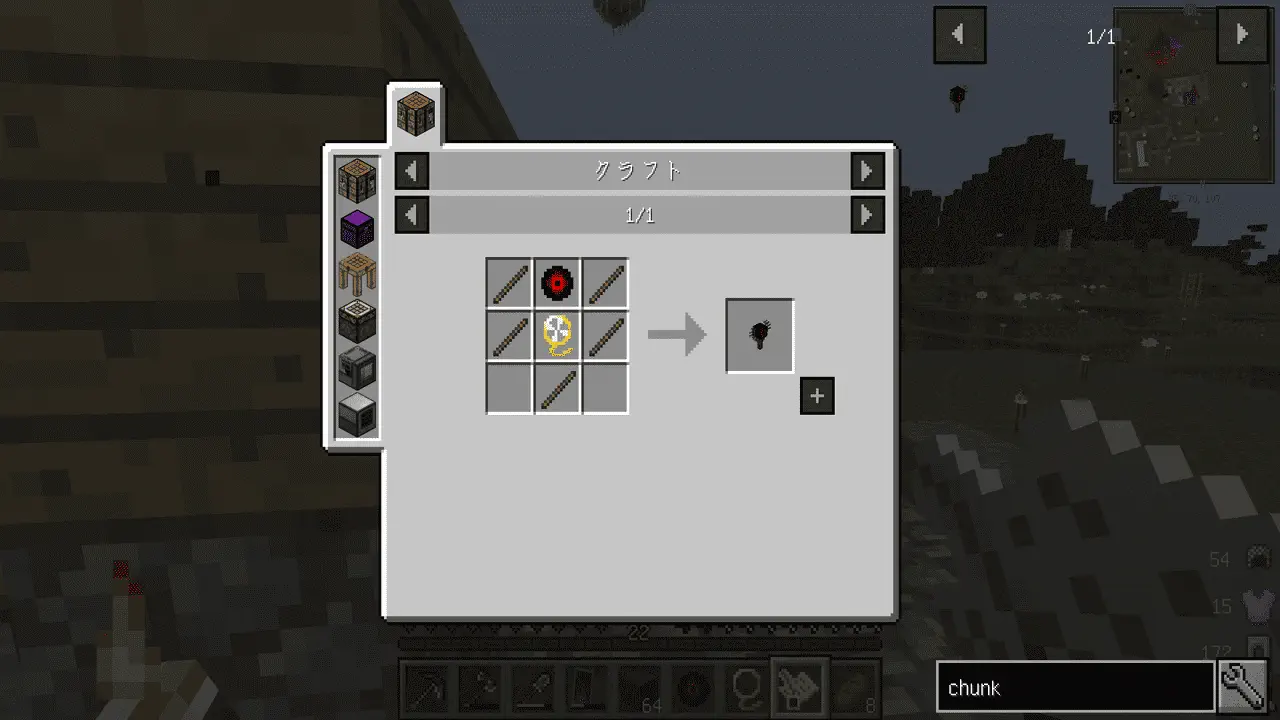Viewport: 1280px width, 720px height.
Task: Select the hotbar slot holding 64 items
Action: click(639, 686)
